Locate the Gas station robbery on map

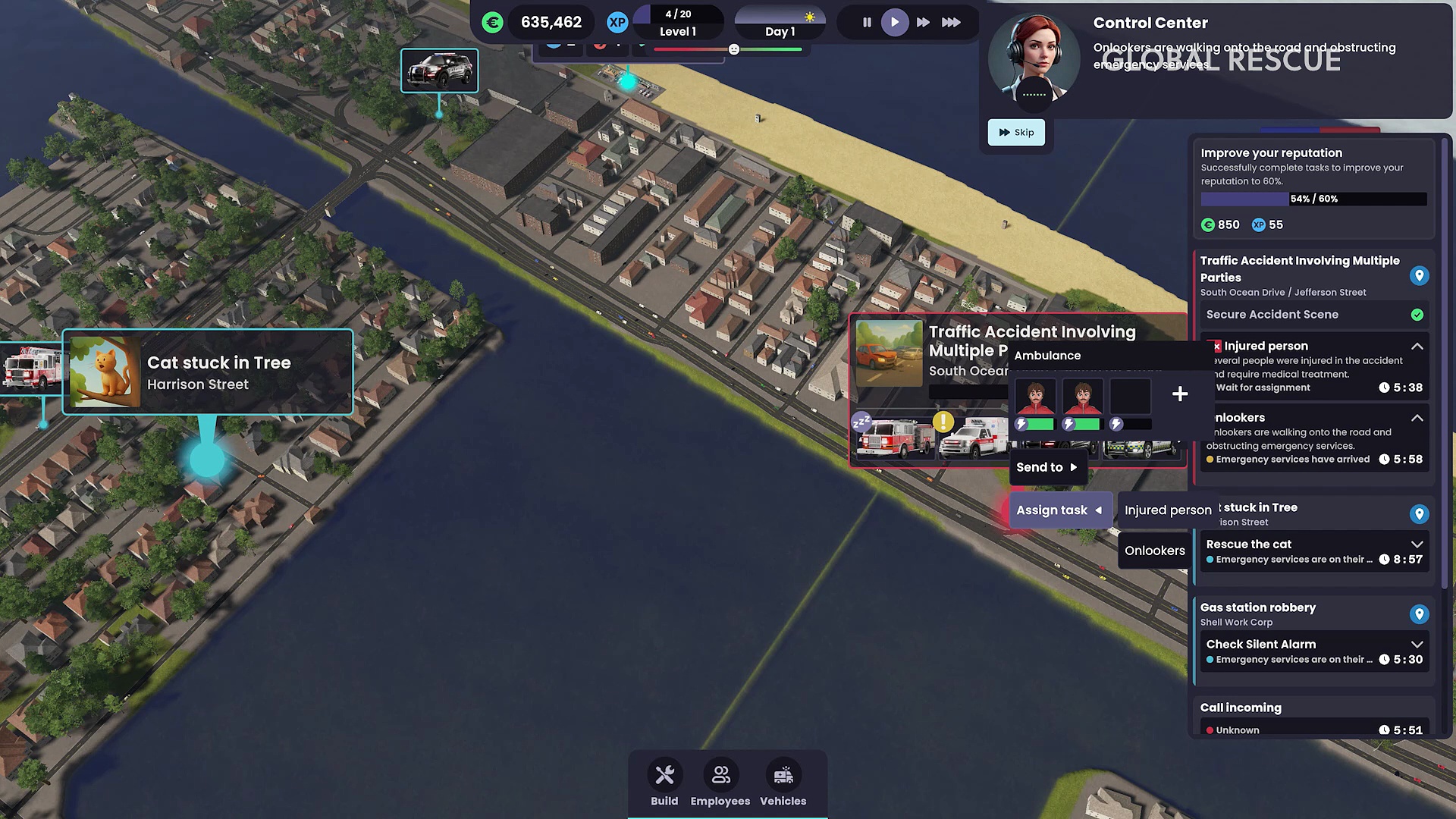click(1419, 614)
